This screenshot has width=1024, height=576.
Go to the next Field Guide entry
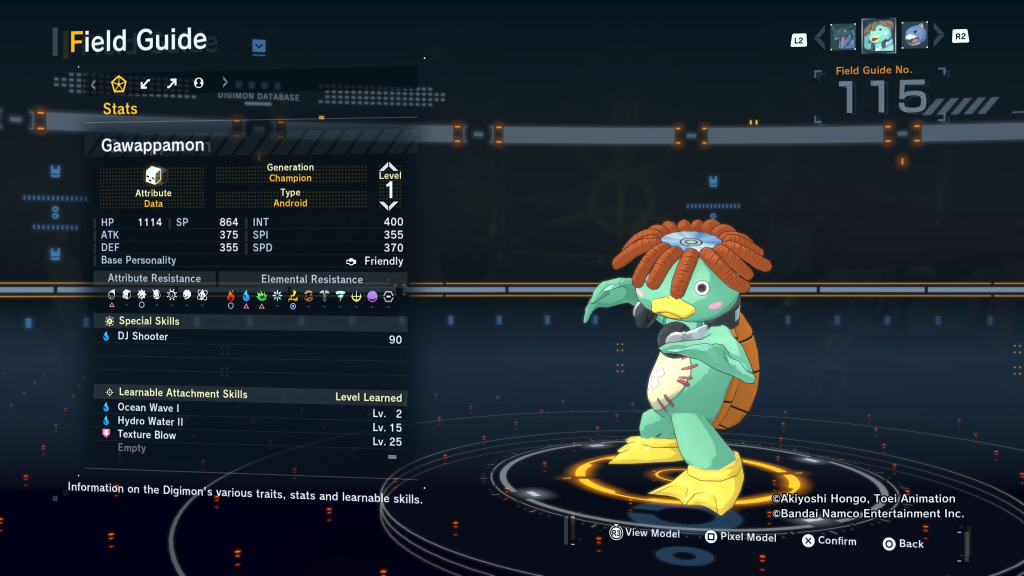[938, 38]
